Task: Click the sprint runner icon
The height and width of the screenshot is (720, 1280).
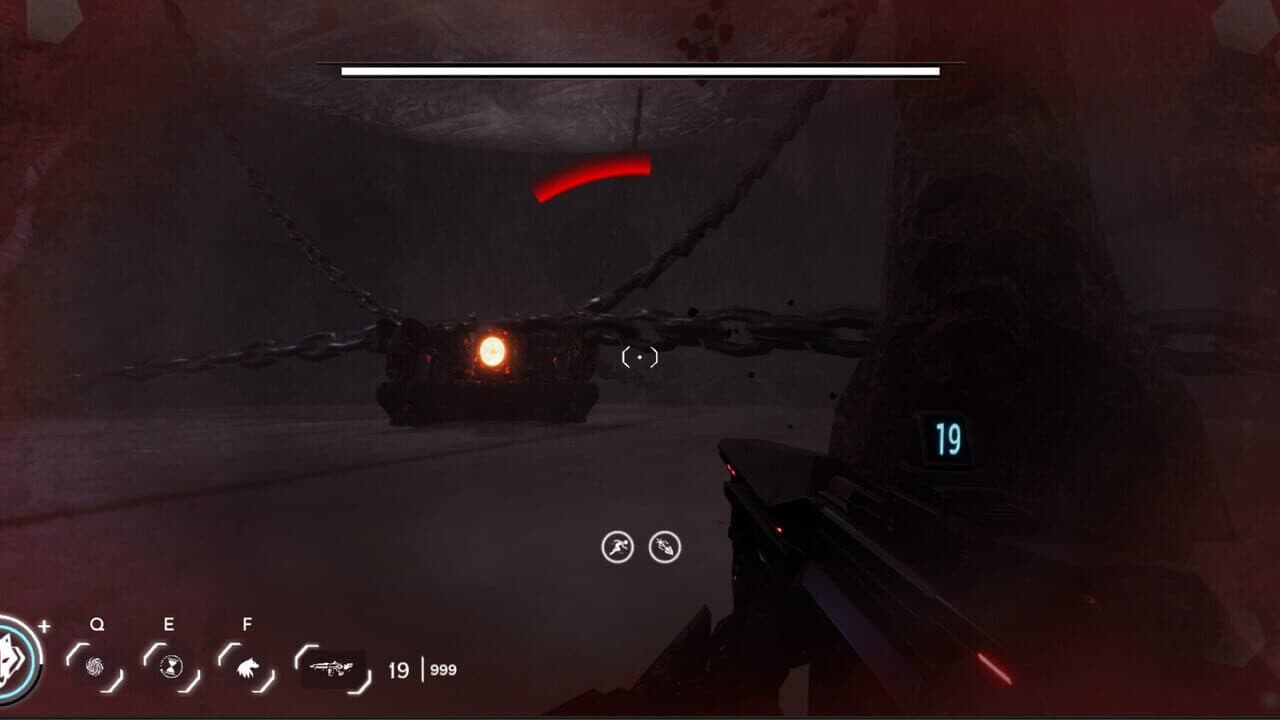Action: point(619,545)
